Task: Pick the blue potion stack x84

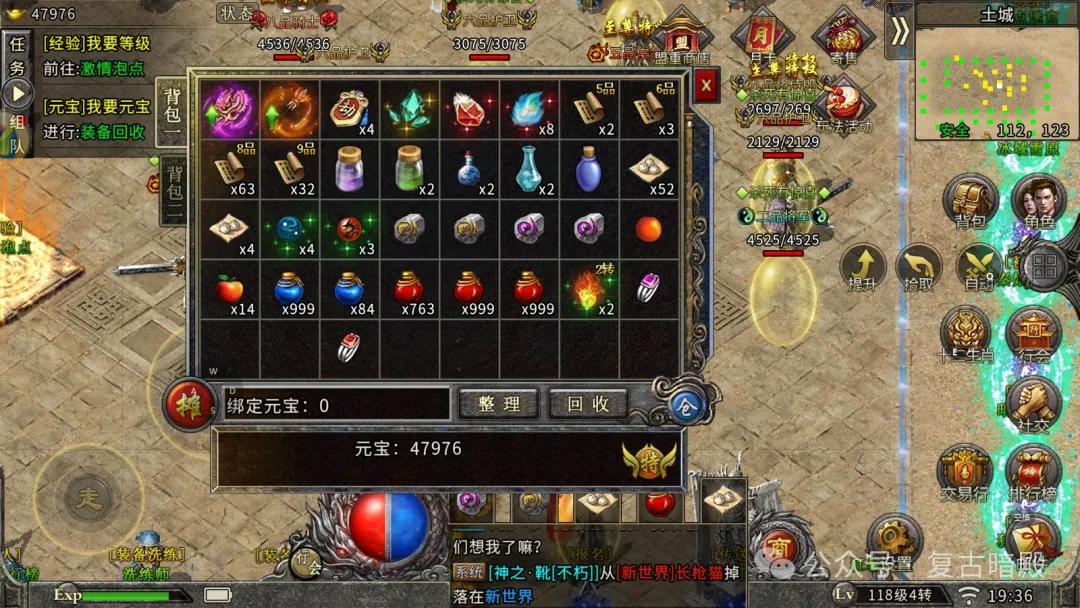Action: click(x=350, y=290)
